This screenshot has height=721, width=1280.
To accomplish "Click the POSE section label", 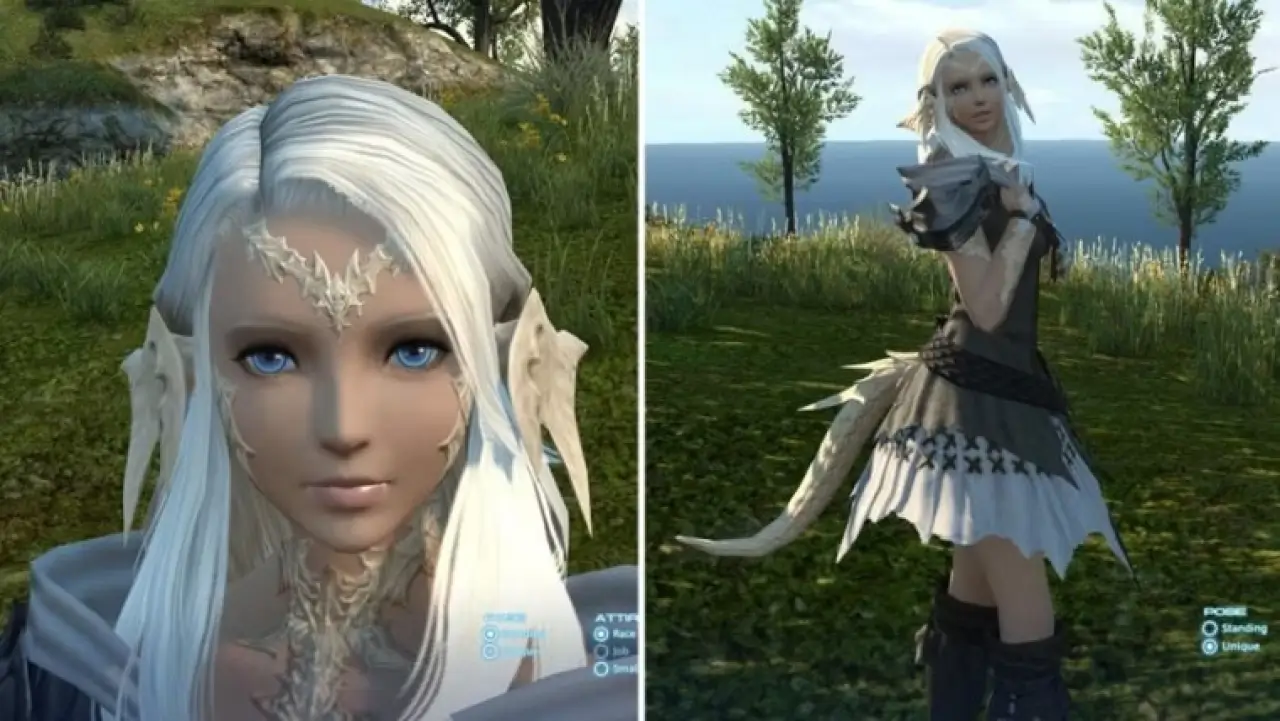I will (1225, 611).
